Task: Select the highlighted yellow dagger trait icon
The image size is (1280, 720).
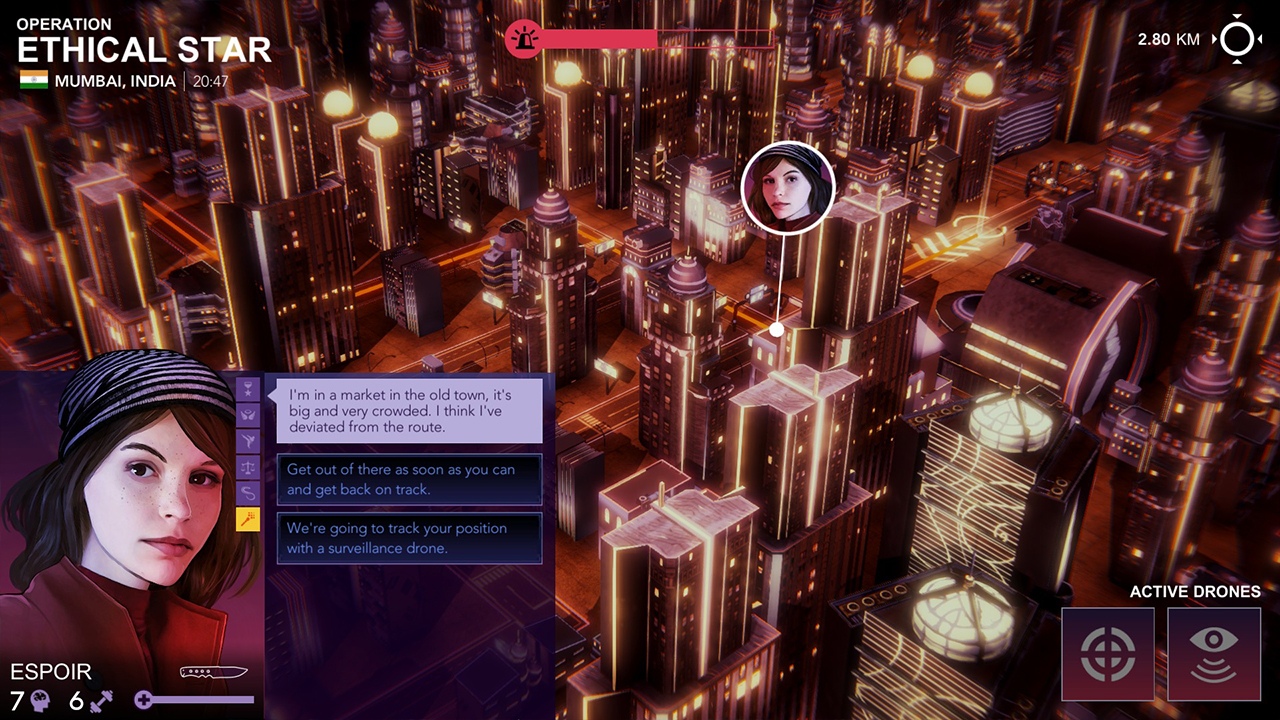Action: click(x=247, y=518)
